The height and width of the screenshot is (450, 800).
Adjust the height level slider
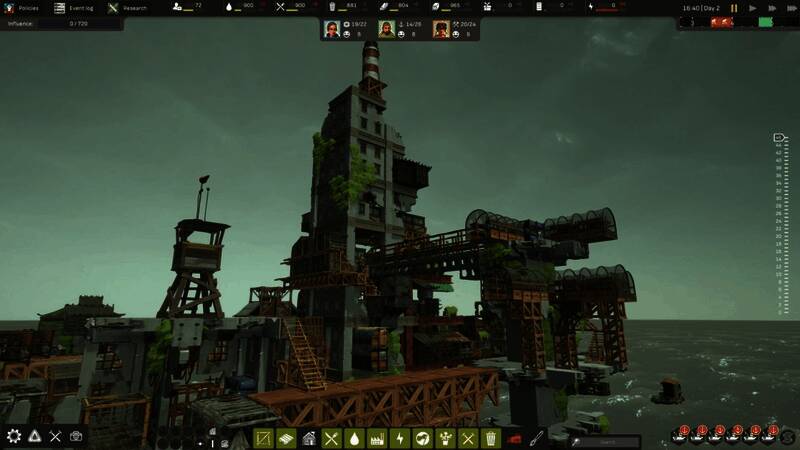779,225
